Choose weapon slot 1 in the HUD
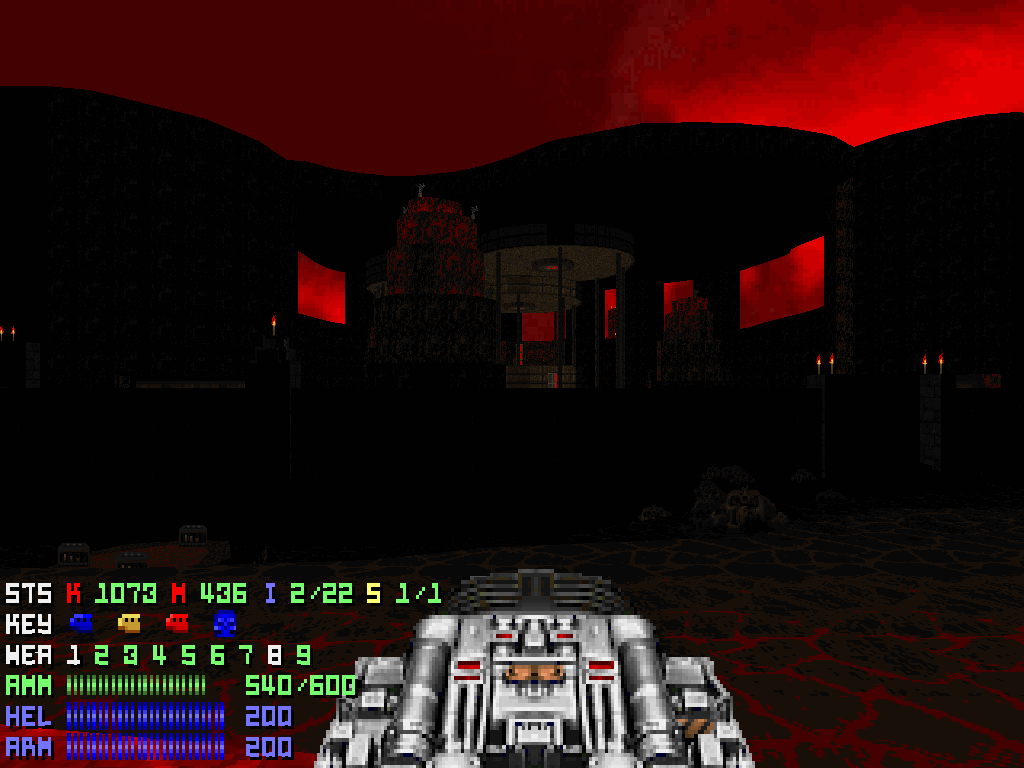 (73, 656)
